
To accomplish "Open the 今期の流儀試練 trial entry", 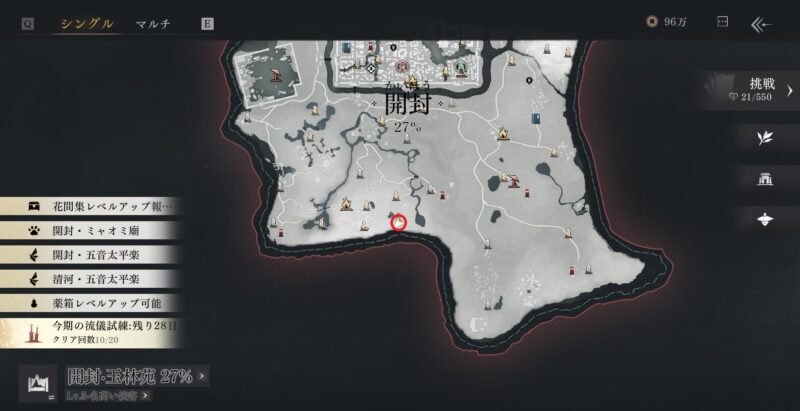I will click(100, 331).
